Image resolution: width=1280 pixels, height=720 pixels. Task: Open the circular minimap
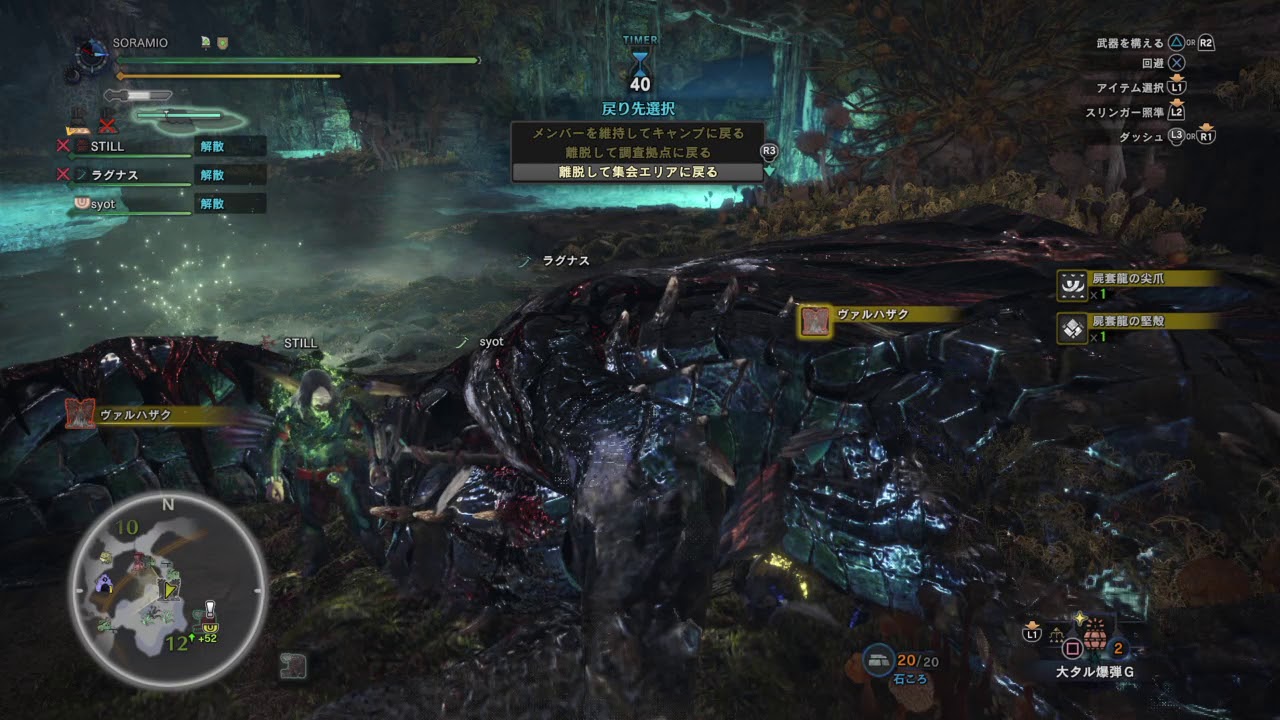coord(167,589)
